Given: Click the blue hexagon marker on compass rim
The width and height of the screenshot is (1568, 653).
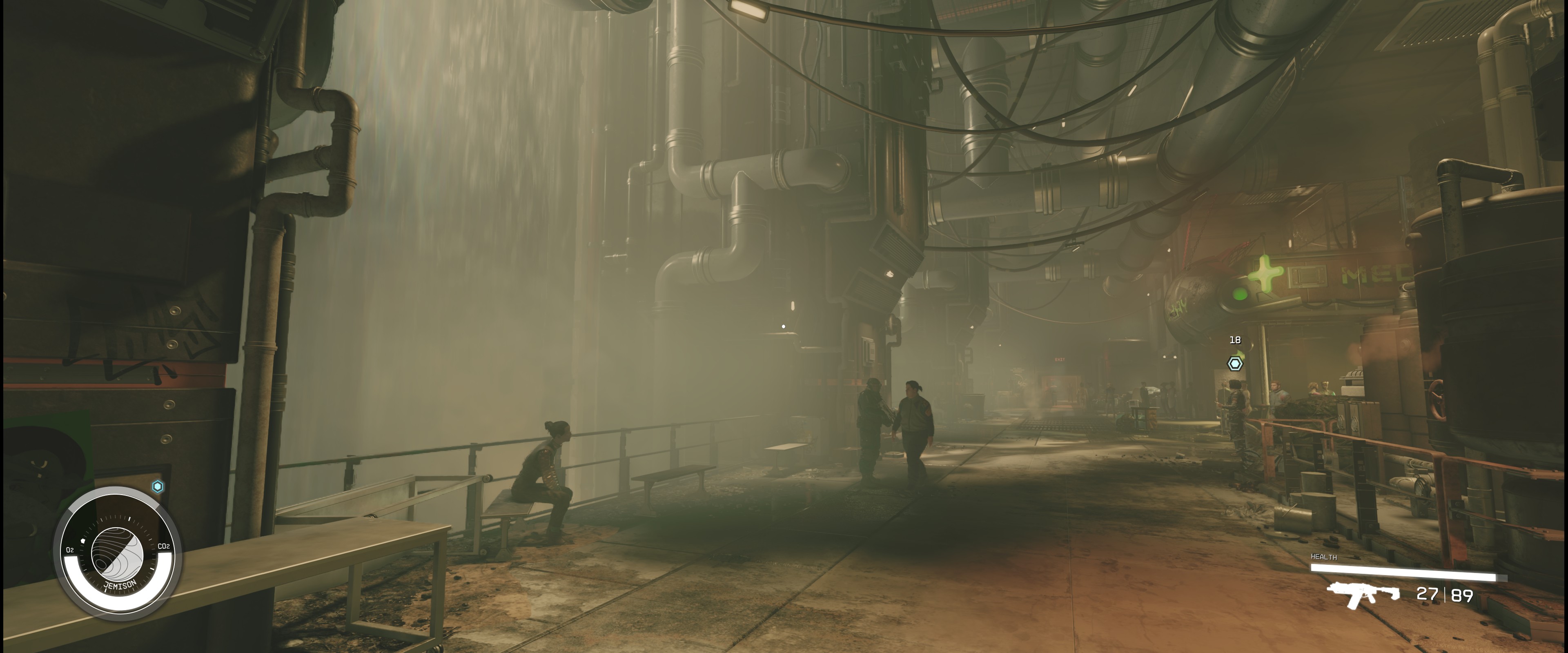Looking at the screenshot, I should [x=158, y=486].
